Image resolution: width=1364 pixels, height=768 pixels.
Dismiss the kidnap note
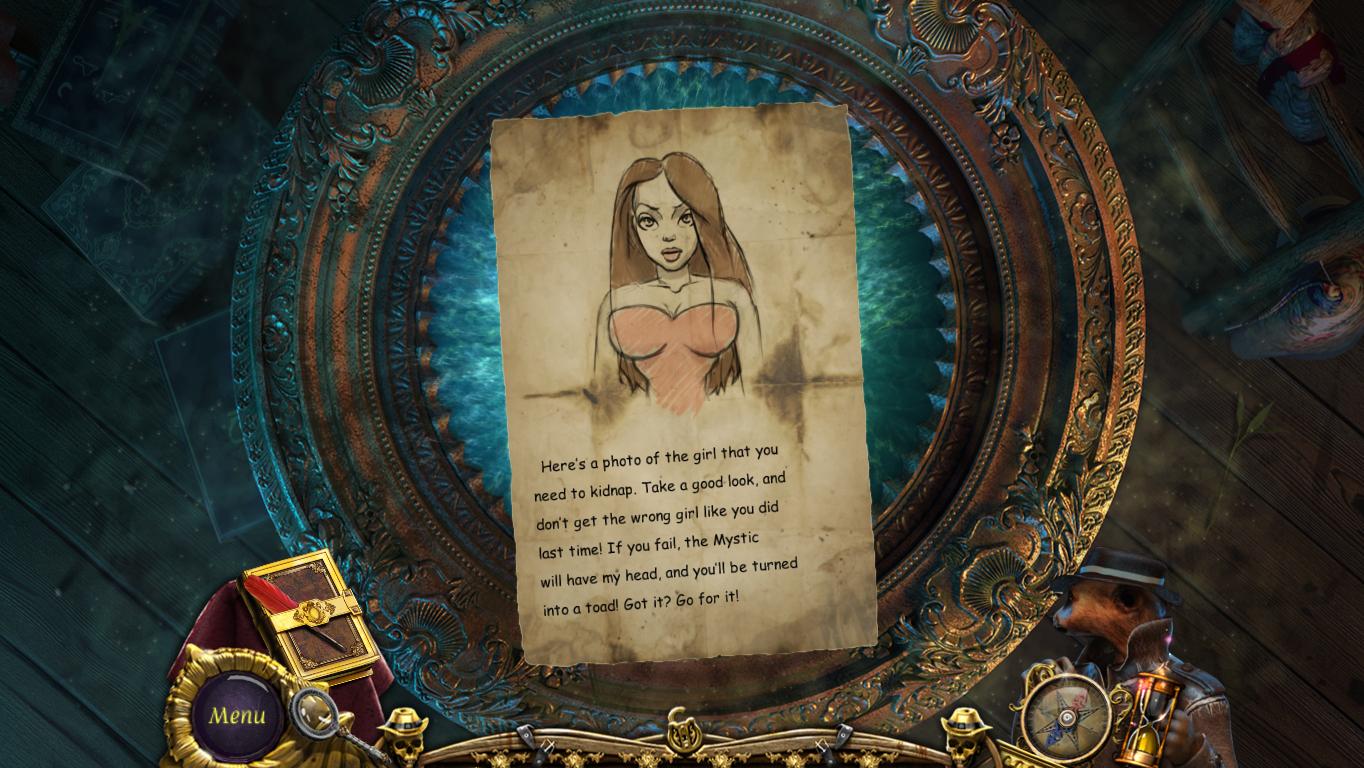point(680,400)
